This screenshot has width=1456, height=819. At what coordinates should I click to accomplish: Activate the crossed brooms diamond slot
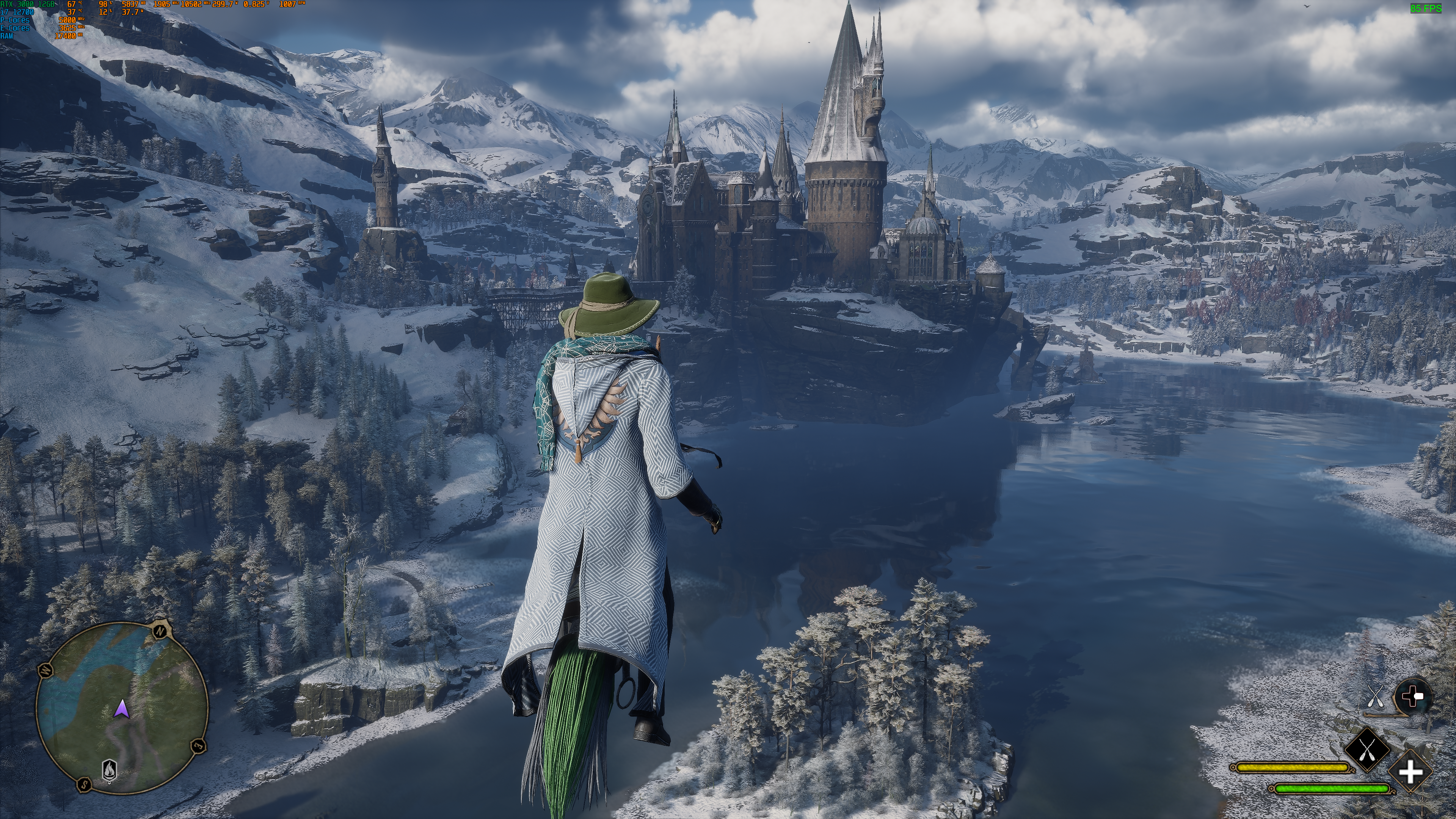click(x=1367, y=750)
